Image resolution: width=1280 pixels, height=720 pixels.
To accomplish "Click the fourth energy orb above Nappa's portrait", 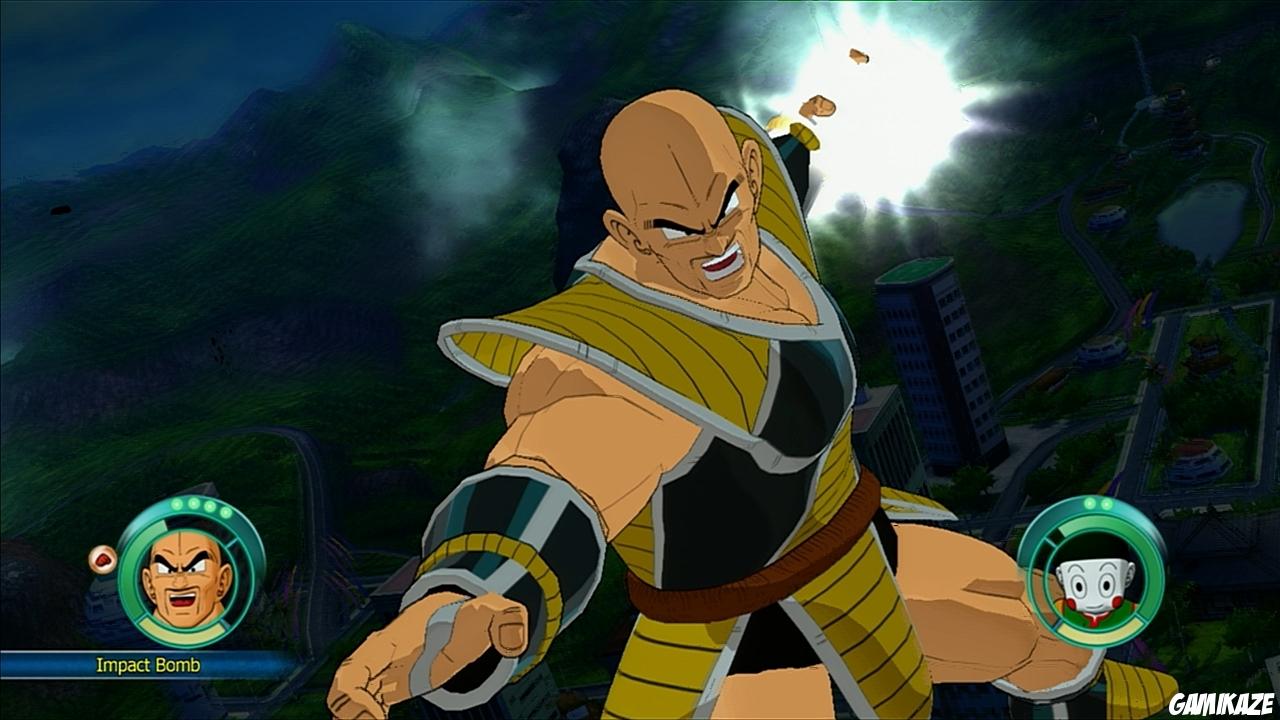I will point(226,511).
